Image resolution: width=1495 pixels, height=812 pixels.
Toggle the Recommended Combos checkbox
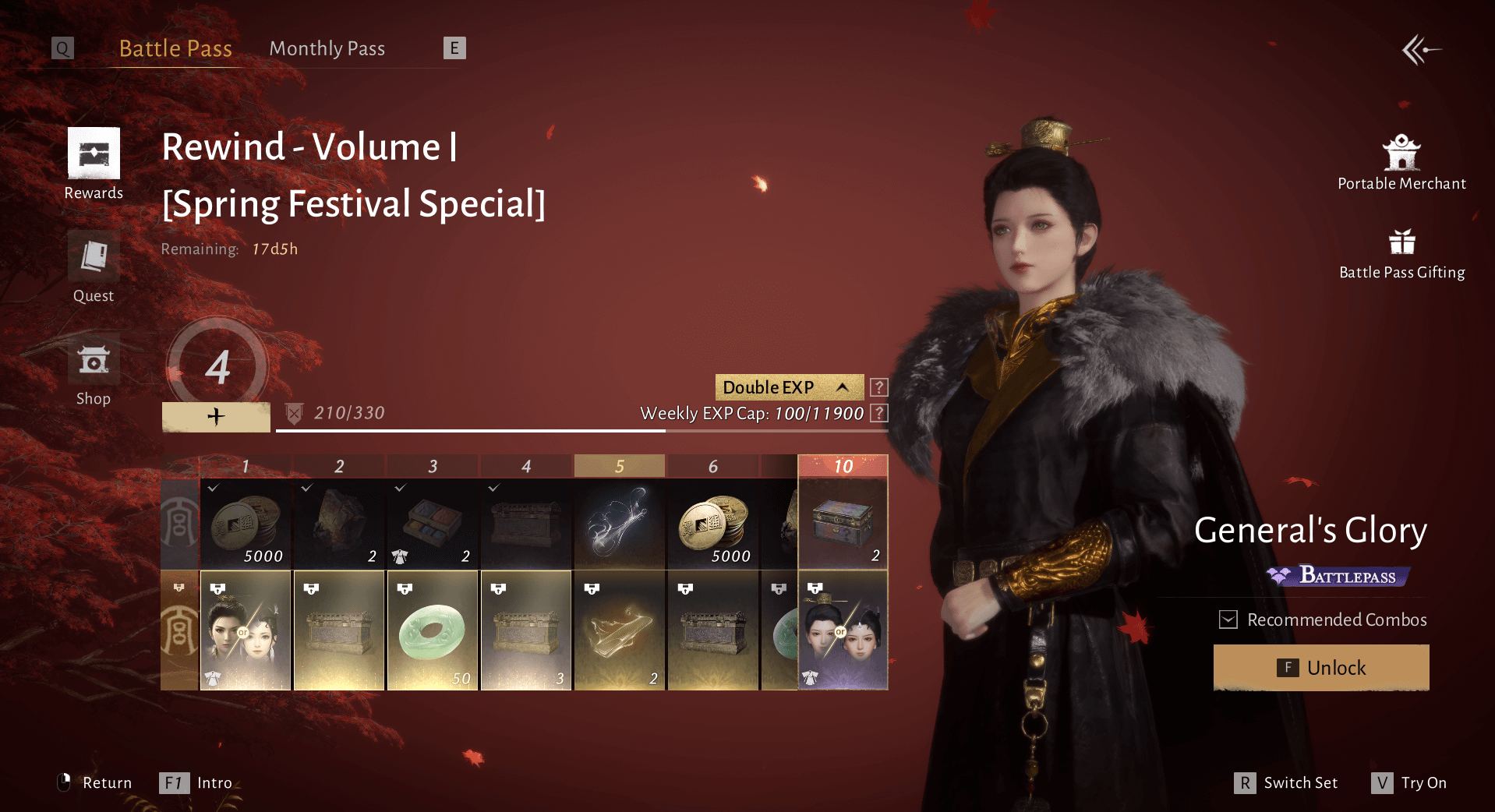1228,620
